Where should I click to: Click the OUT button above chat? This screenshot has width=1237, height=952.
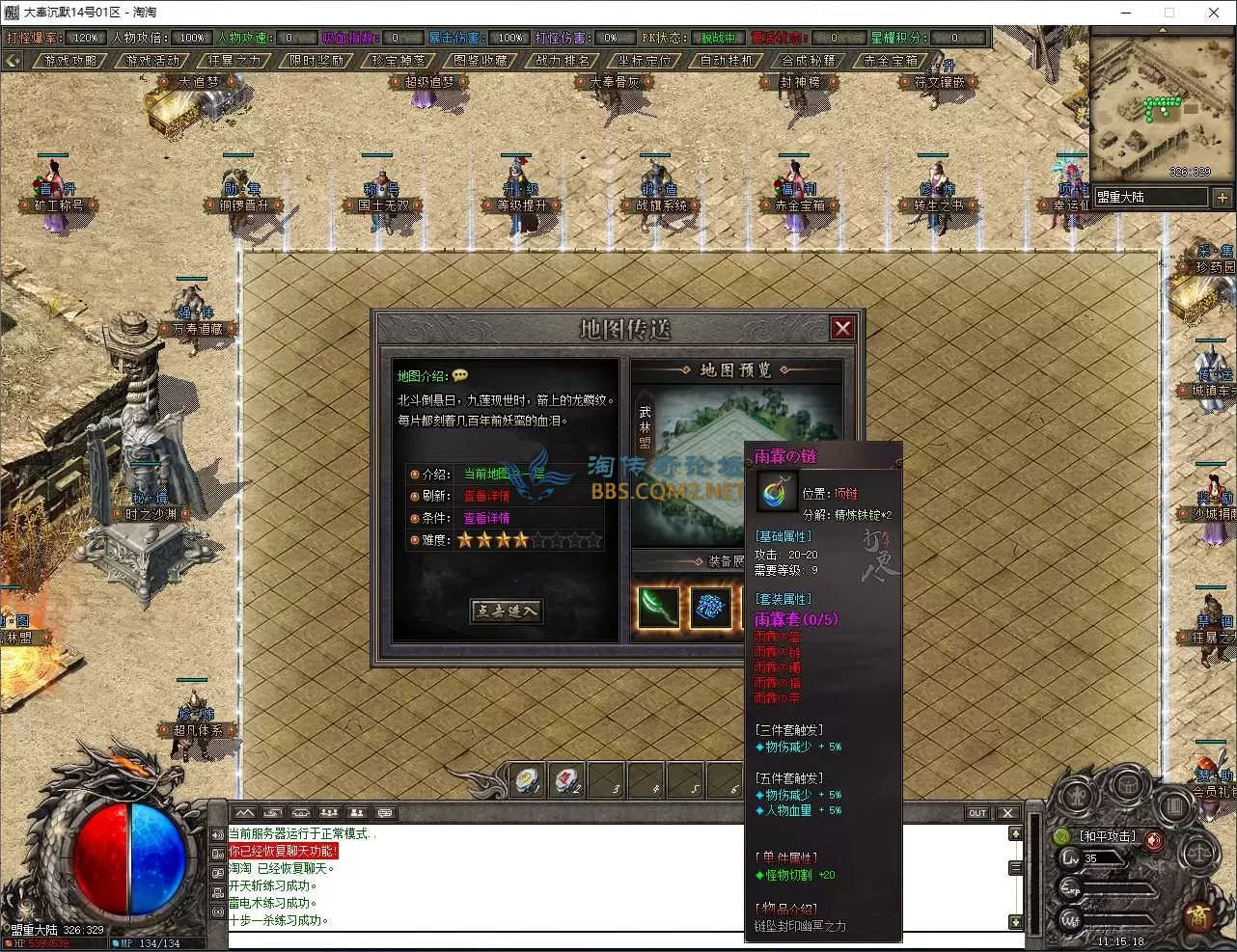[977, 813]
